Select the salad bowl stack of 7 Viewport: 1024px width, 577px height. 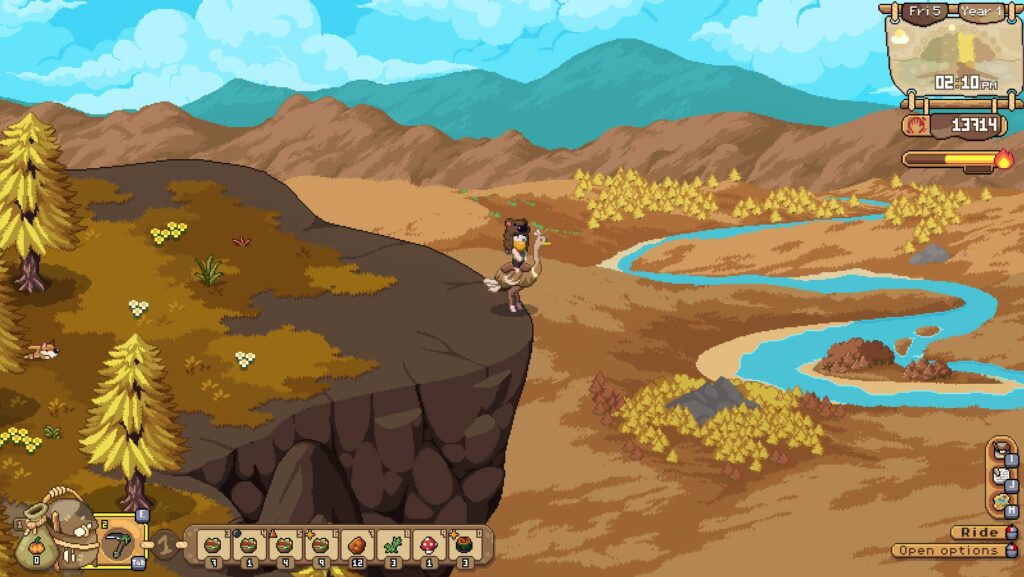212,545
